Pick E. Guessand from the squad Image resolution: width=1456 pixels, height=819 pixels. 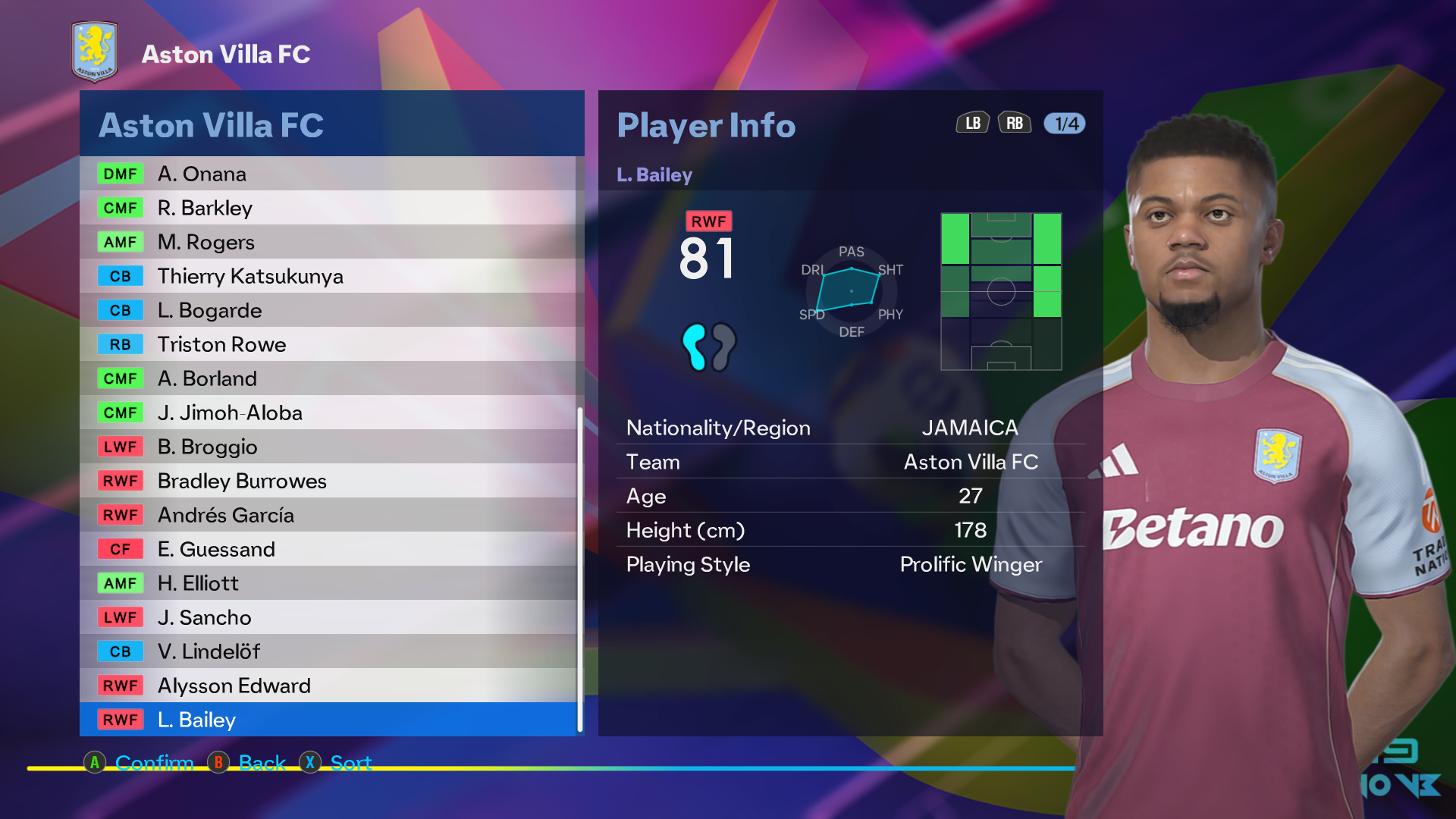(x=328, y=549)
